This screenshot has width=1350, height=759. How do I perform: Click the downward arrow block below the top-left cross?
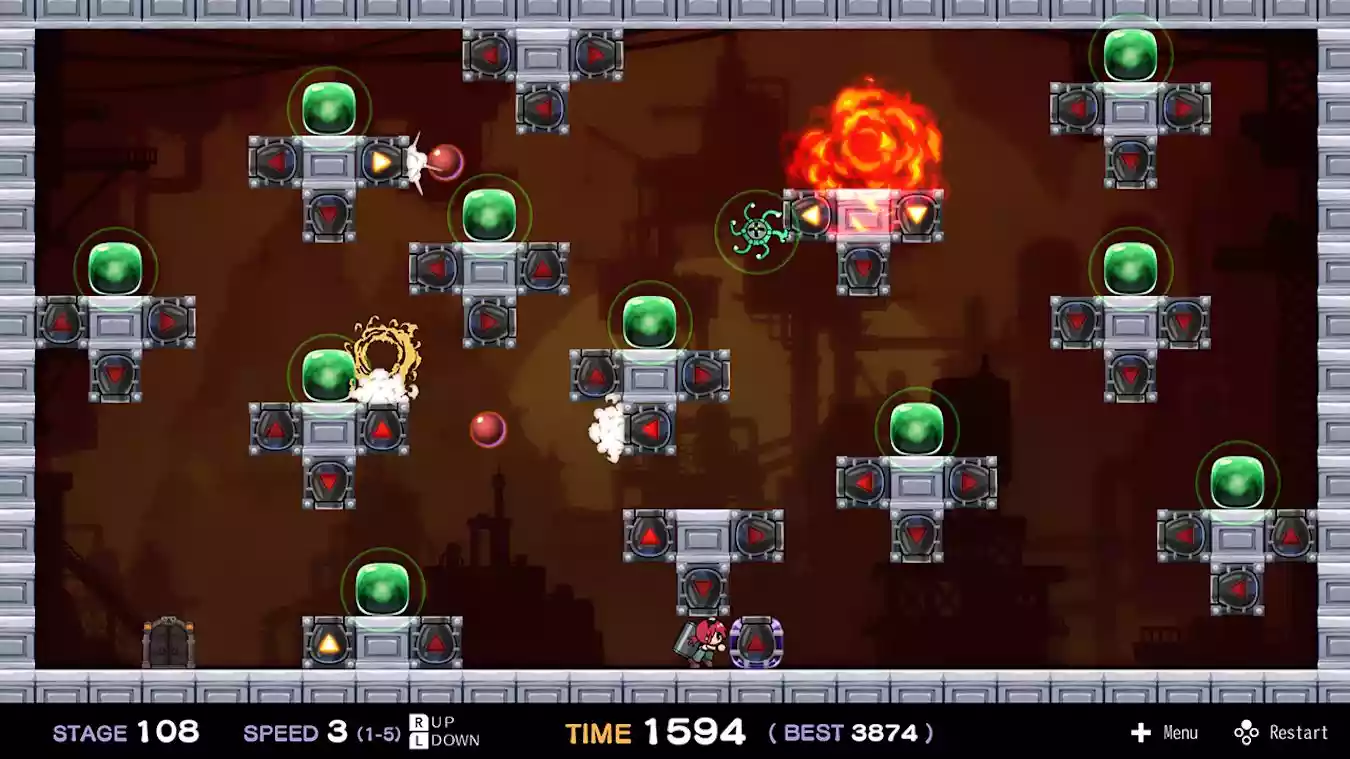[x=330, y=214]
